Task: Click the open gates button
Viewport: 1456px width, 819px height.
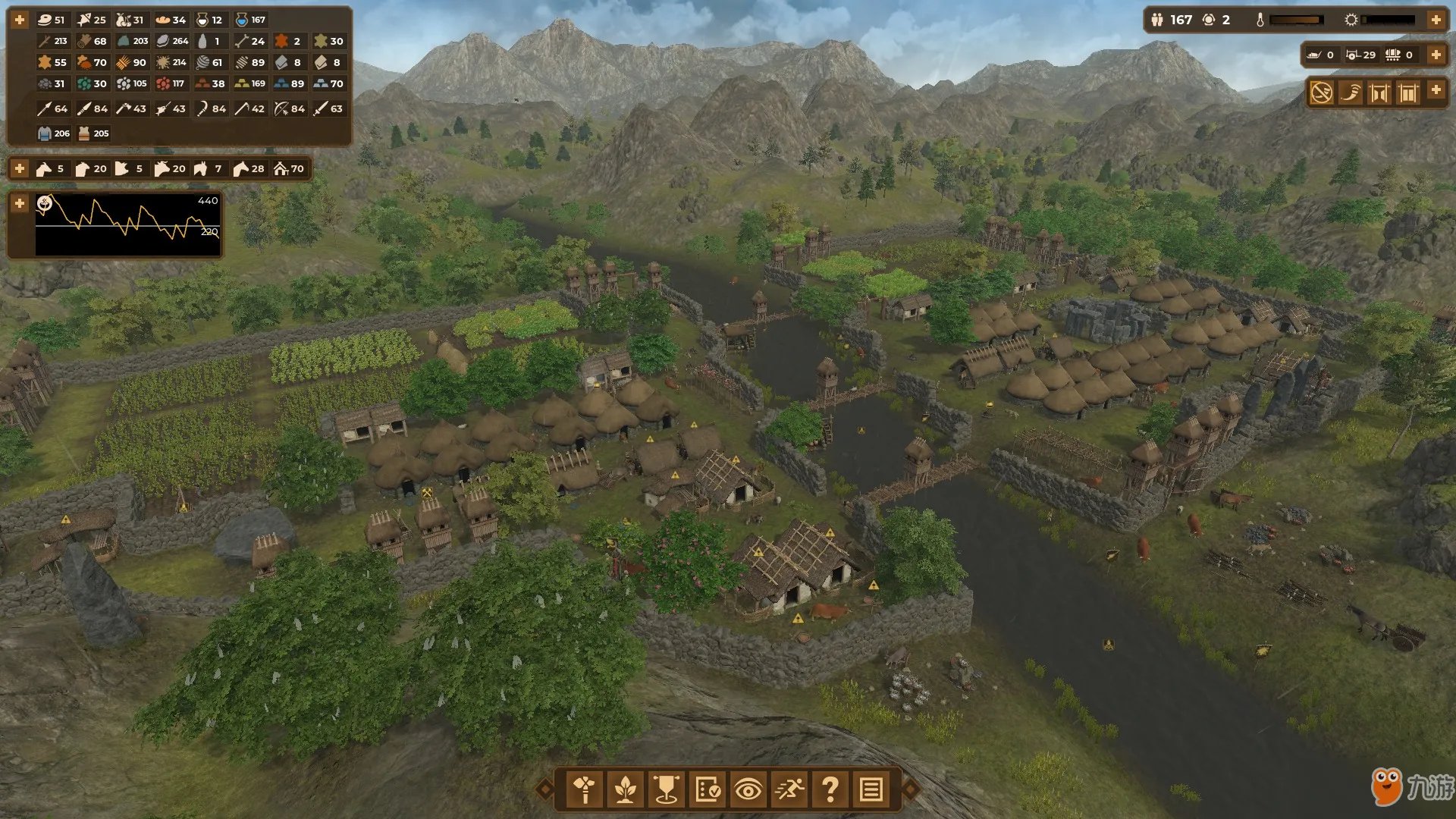Action: (x=1379, y=93)
